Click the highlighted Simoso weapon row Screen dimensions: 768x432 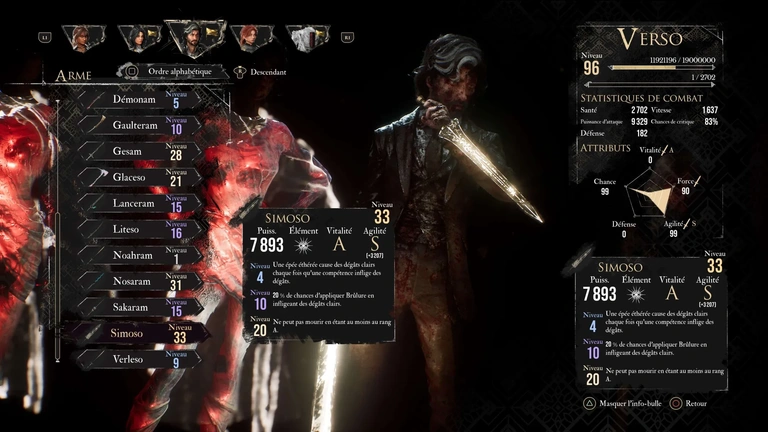pos(135,333)
